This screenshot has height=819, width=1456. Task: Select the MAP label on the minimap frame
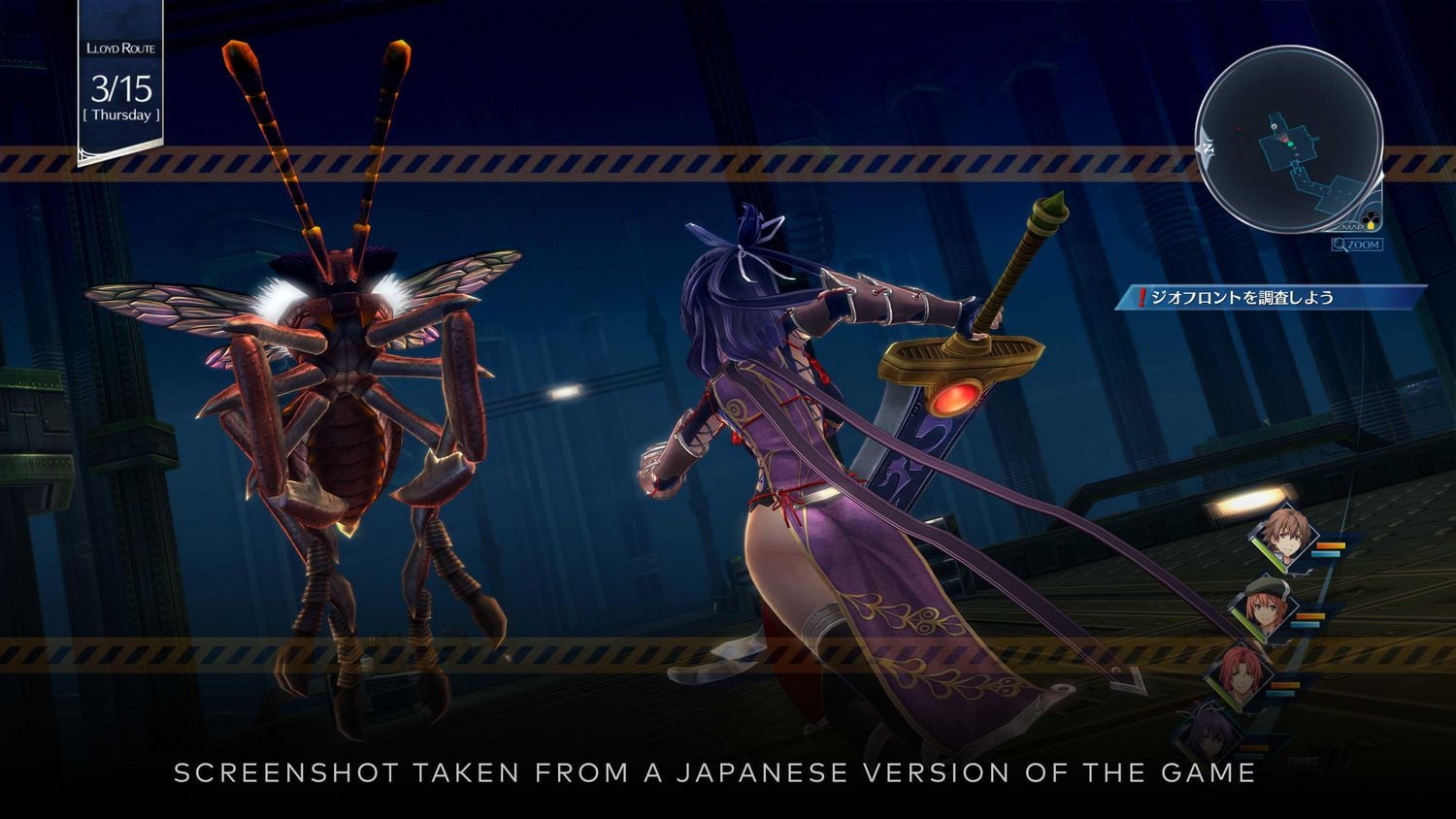pyautogui.click(x=1352, y=226)
